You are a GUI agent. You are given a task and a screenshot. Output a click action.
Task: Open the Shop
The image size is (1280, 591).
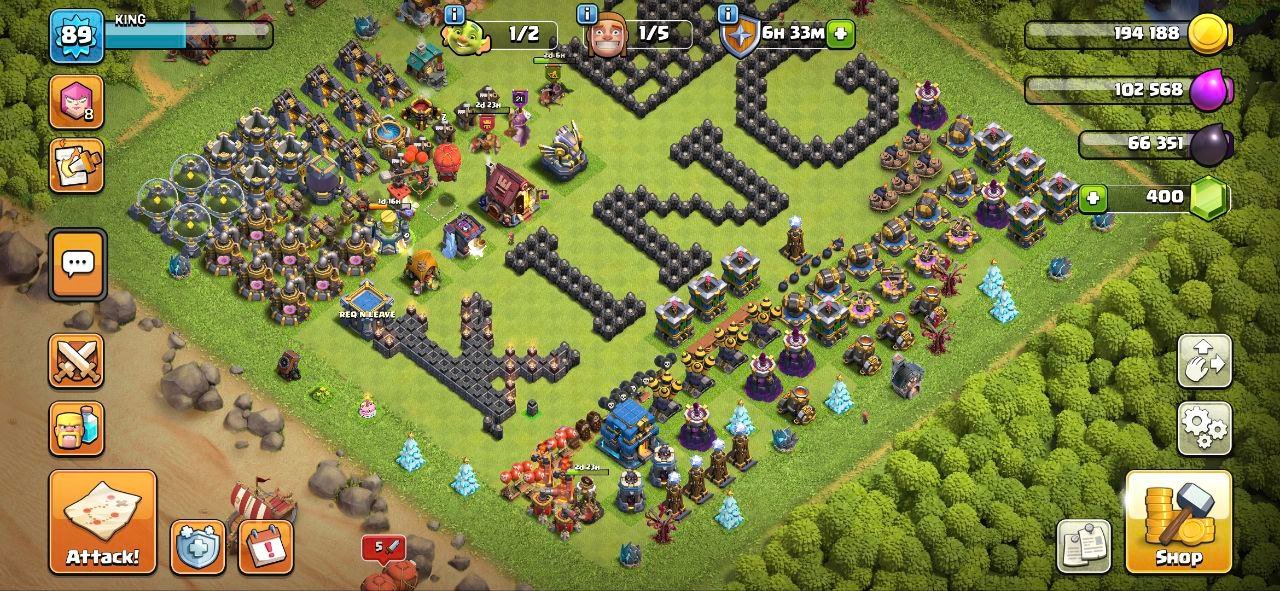1178,521
